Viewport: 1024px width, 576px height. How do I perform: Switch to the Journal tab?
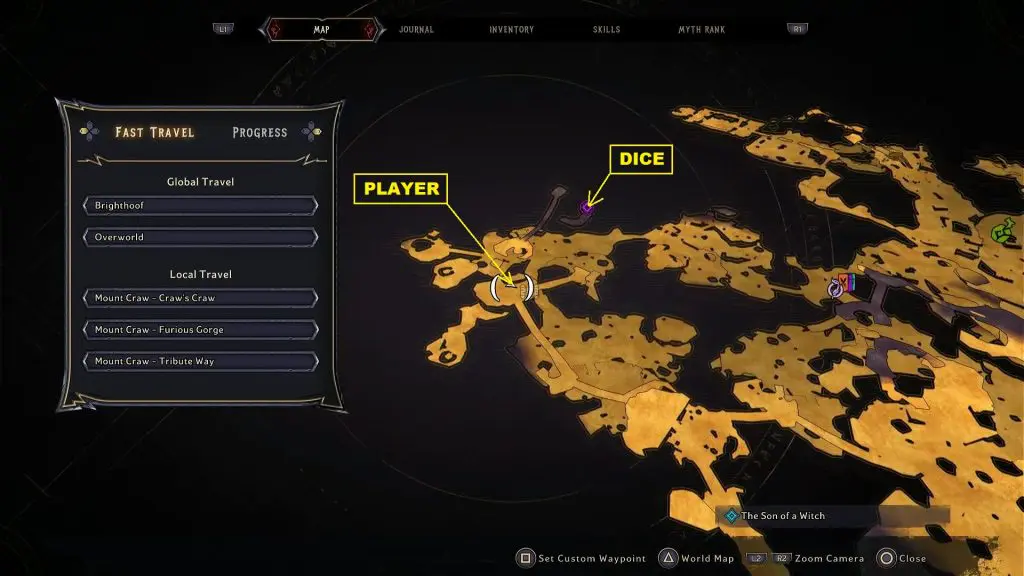click(416, 30)
